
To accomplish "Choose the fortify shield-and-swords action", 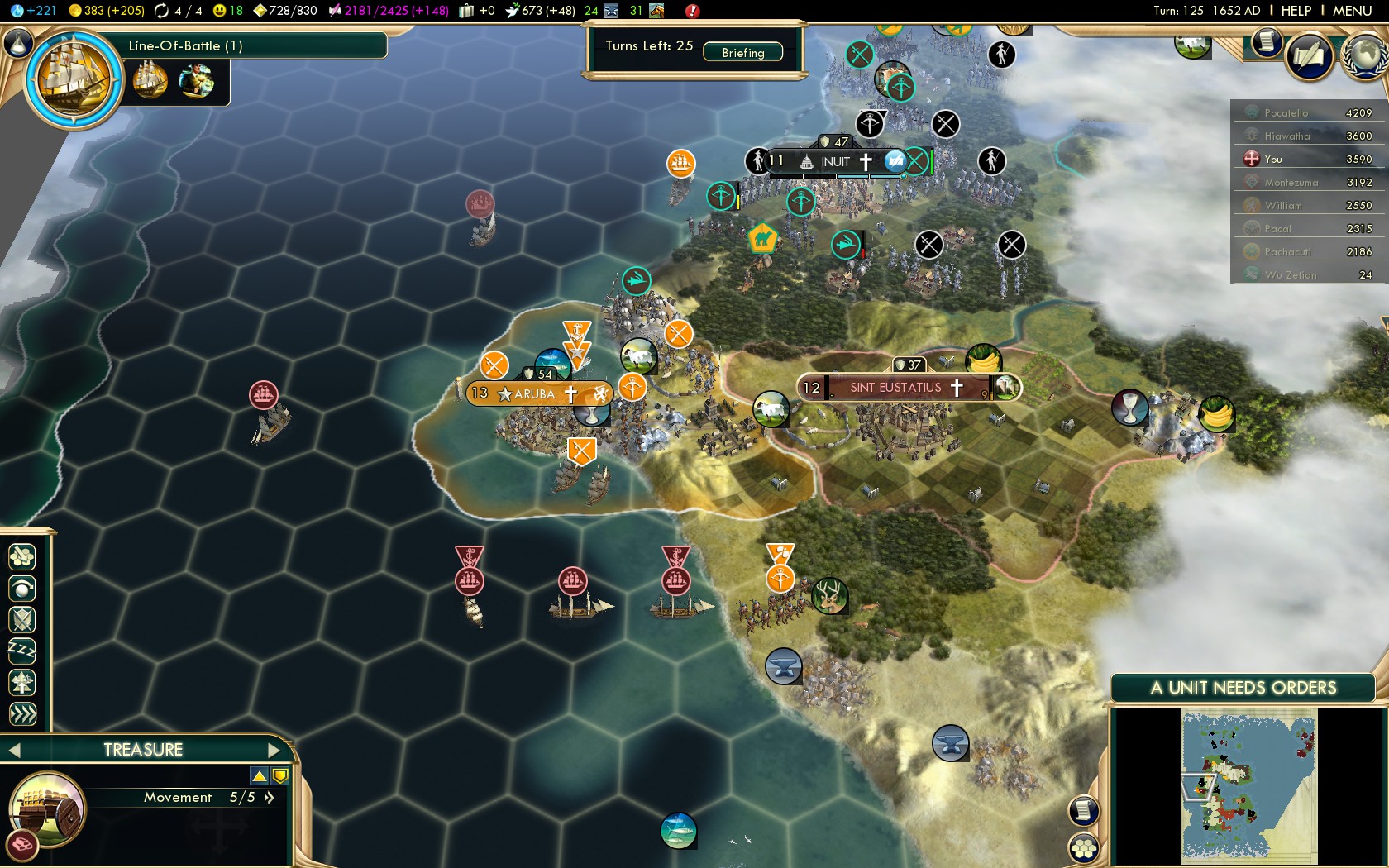I will [22, 620].
